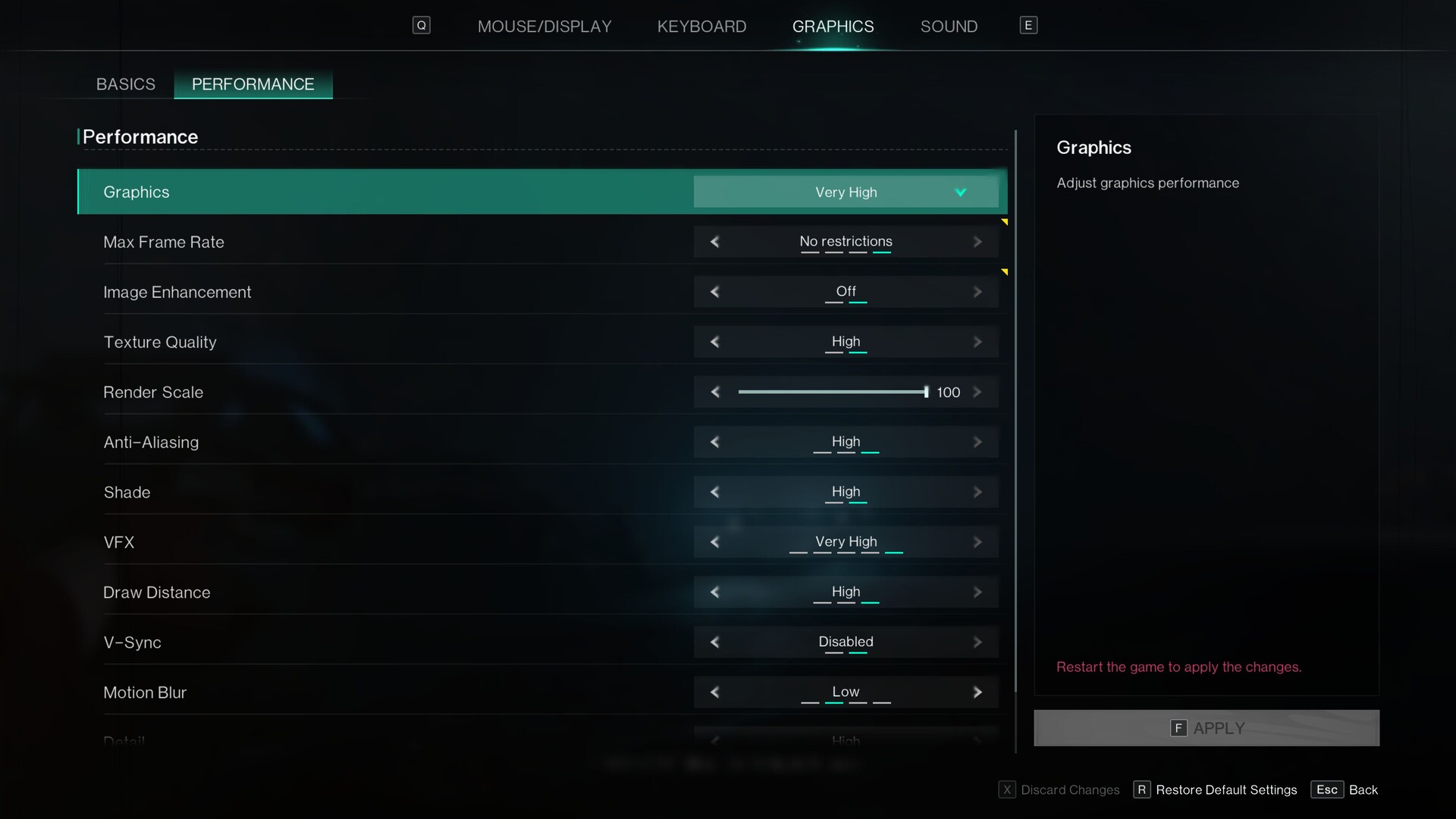
Task: Apply the graphics changes
Action: 1206,728
